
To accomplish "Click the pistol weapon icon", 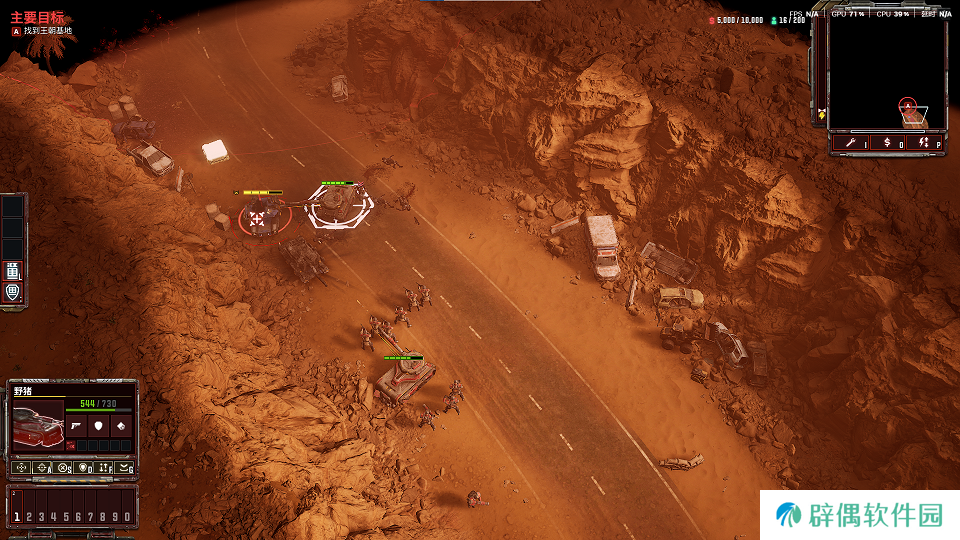I will tap(77, 425).
